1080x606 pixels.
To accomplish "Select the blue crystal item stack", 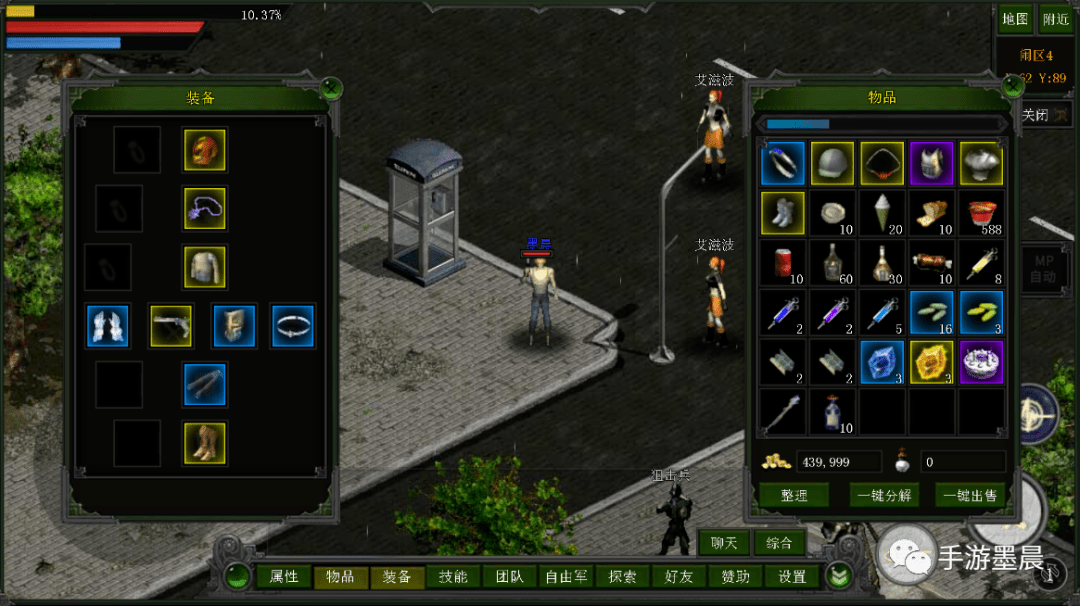I will click(x=882, y=362).
